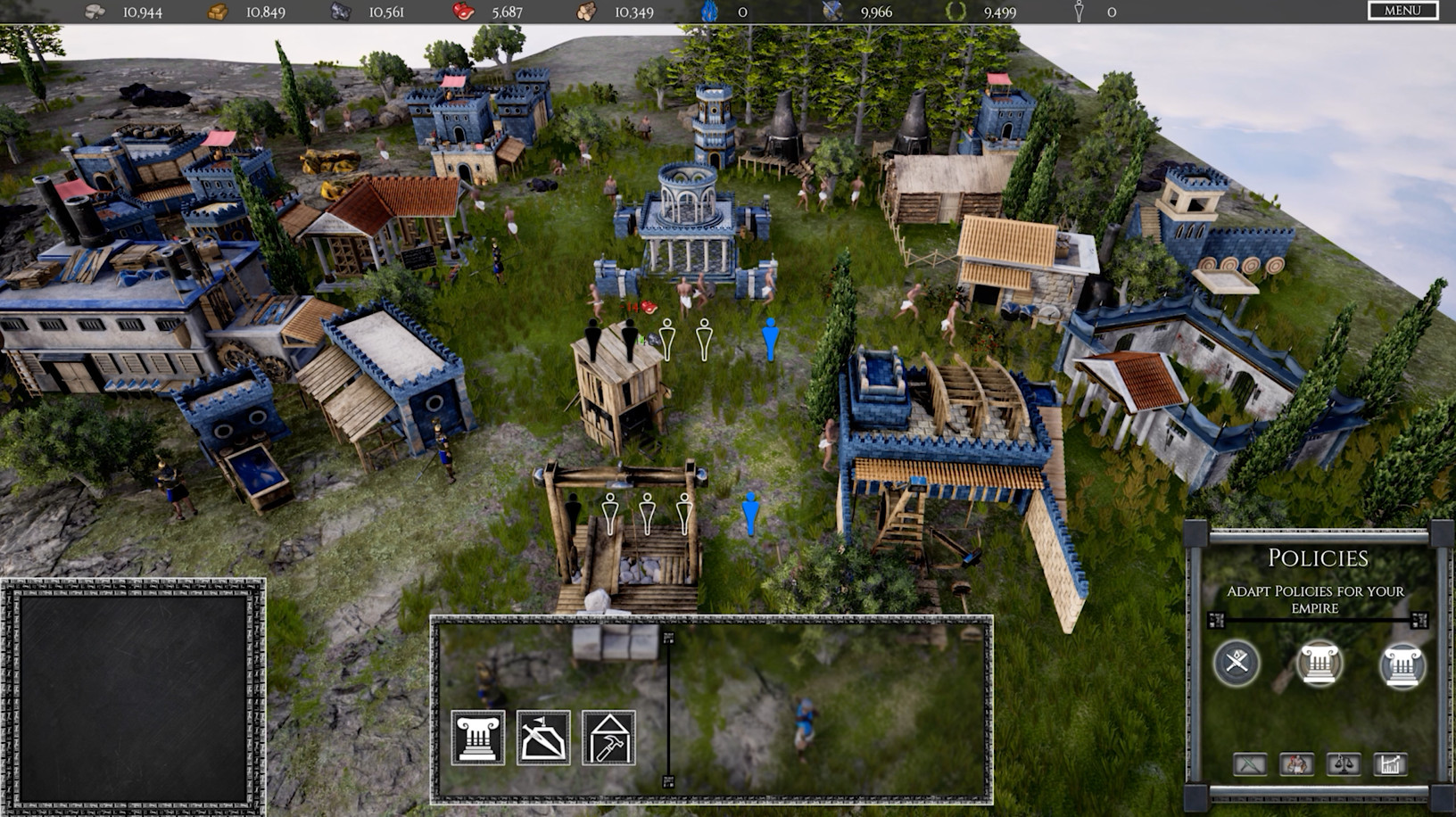Screen dimensions: 1456x817
Task: Open the MENU button
Action: pyautogui.click(x=1402, y=11)
